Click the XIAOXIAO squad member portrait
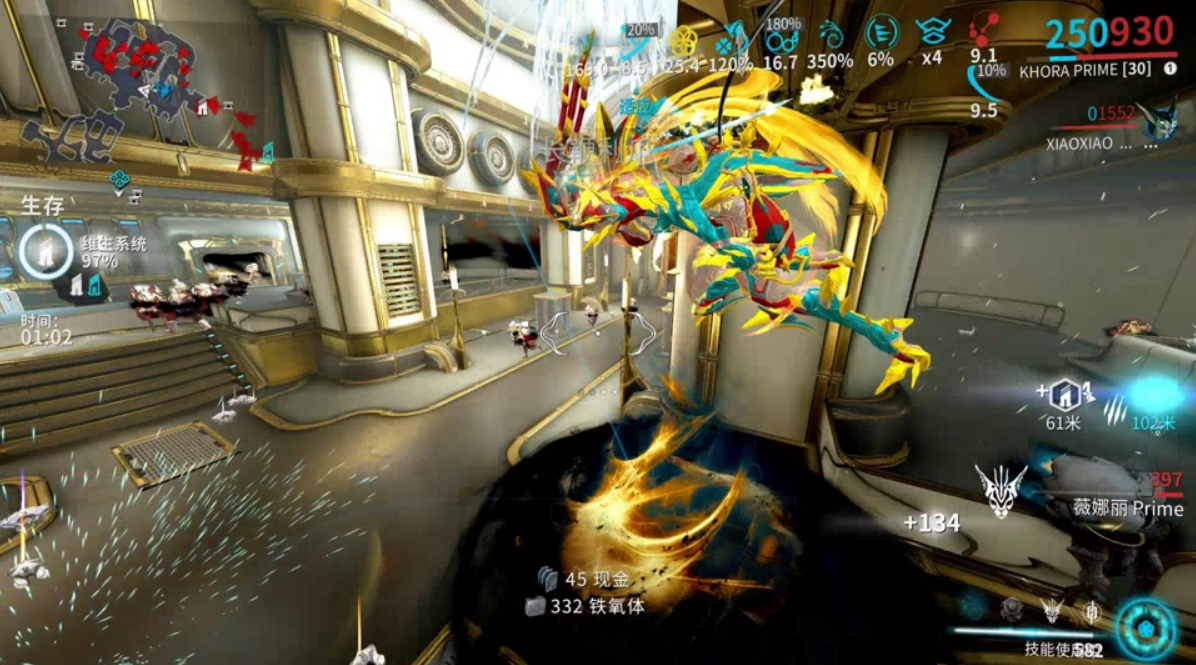Image resolution: width=1196 pixels, height=665 pixels. point(1161,119)
